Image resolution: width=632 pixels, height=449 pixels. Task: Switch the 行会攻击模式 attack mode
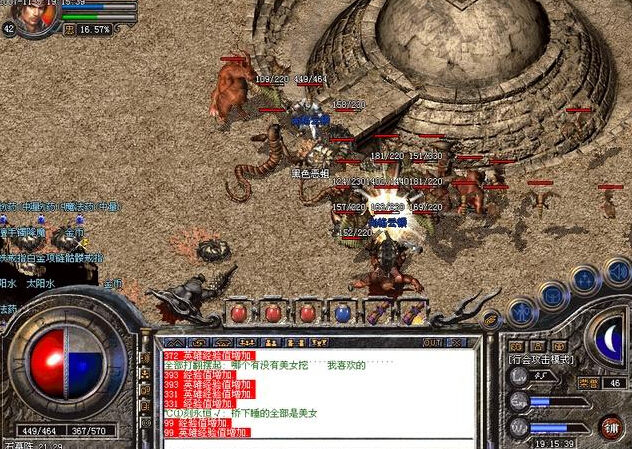[x=543, y=358]
